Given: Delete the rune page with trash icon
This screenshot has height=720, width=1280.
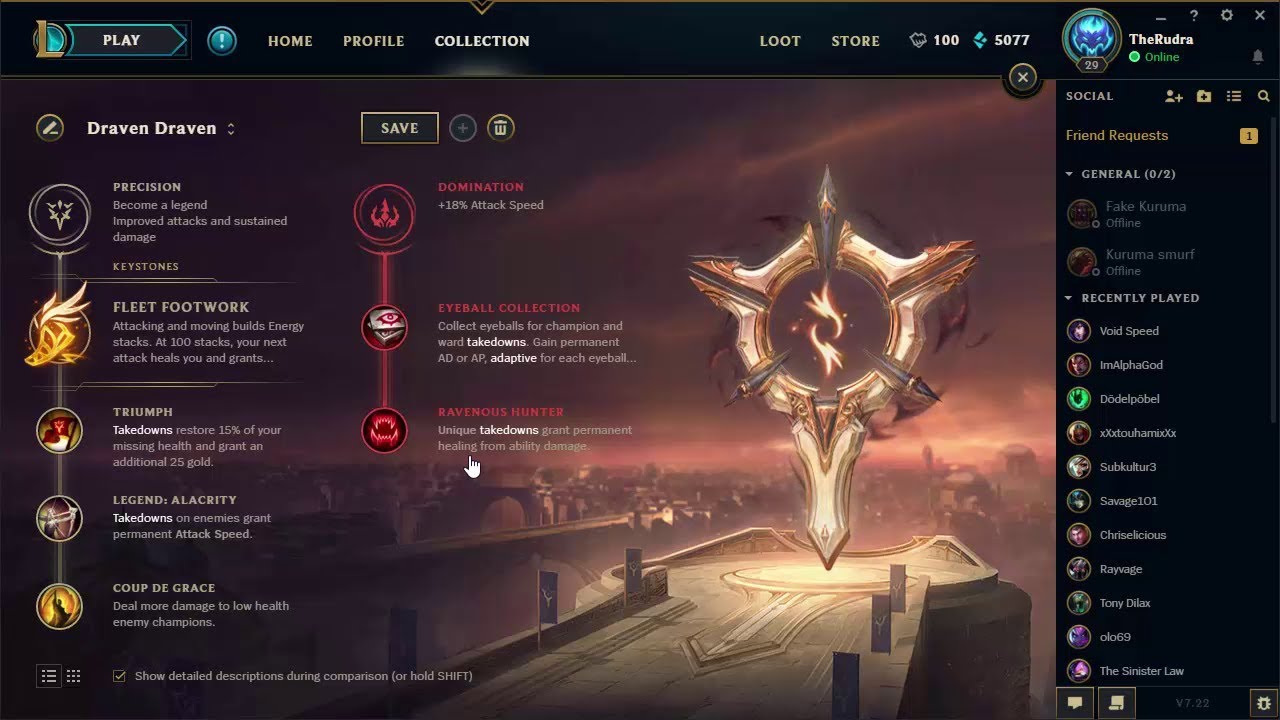Looking at the screenshot, I should tap(500, 127).
